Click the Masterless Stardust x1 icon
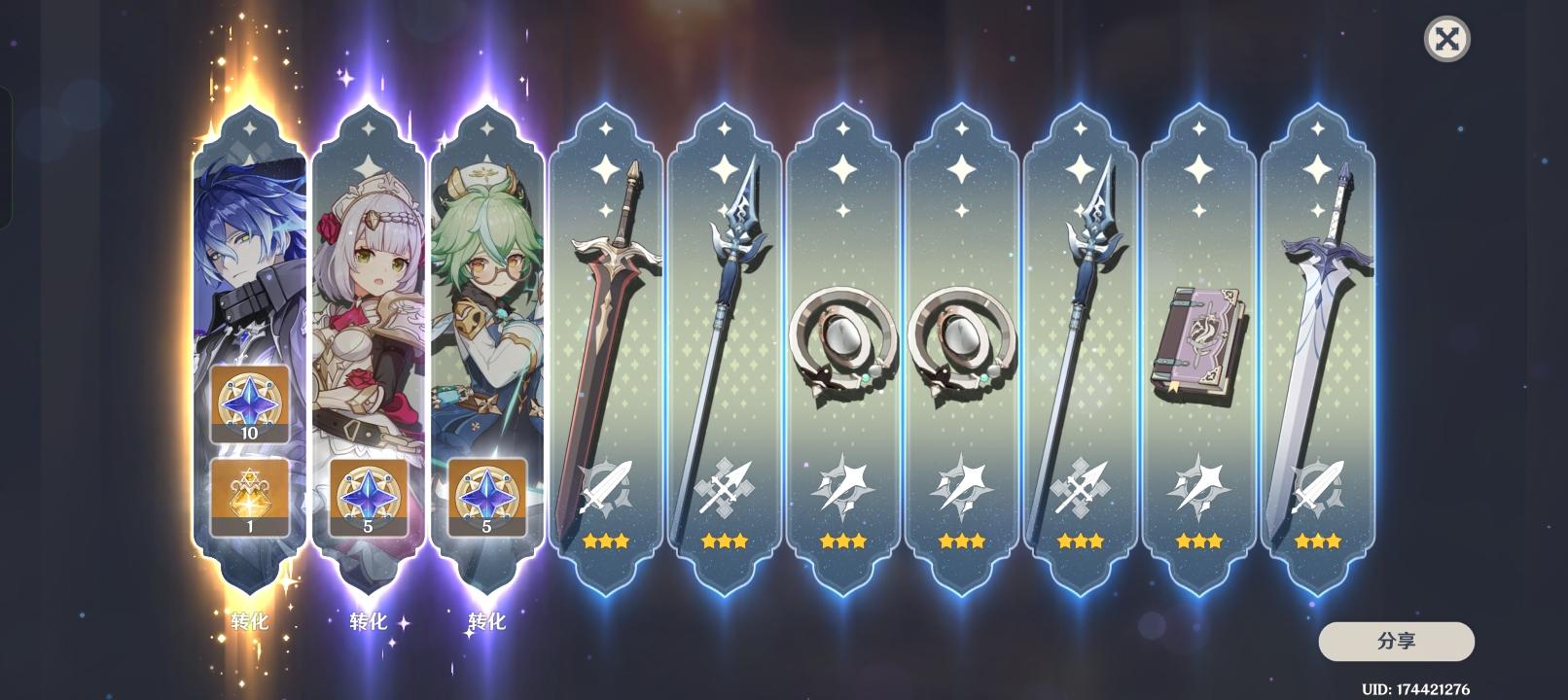 [249, 491]
